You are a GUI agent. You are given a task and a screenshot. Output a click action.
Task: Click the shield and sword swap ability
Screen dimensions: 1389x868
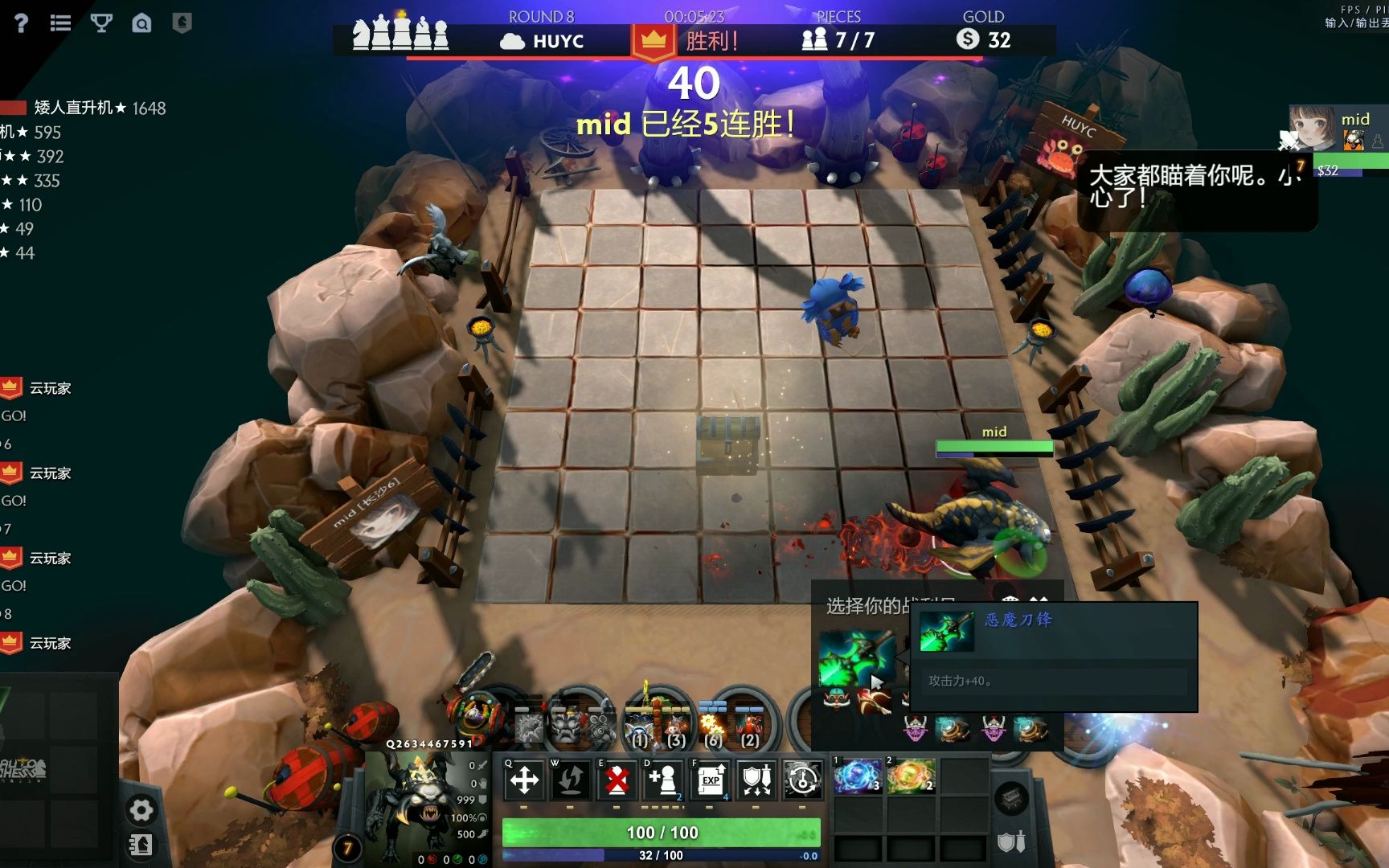(756, 780)
